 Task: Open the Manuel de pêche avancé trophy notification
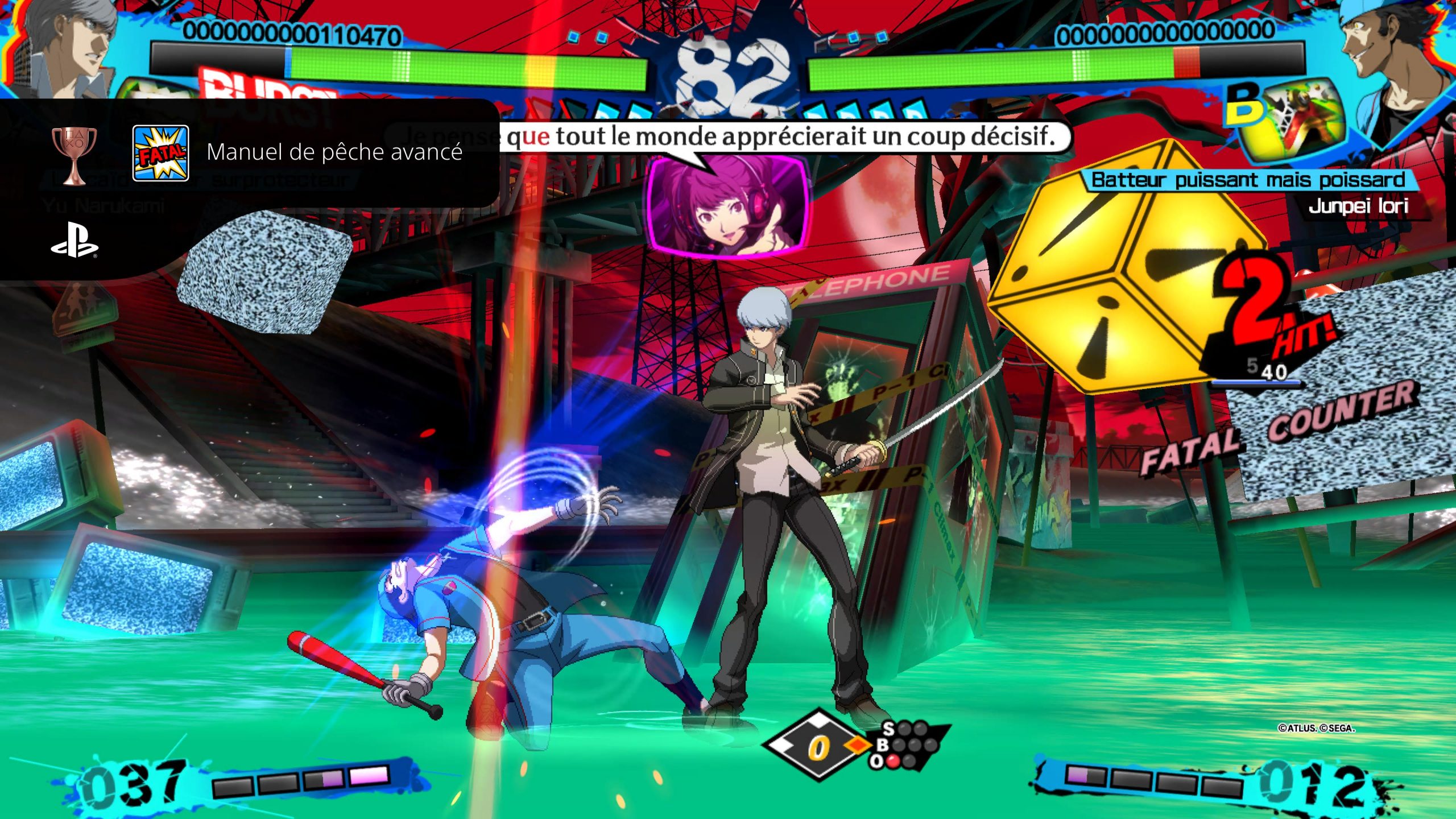click(334, 152)
